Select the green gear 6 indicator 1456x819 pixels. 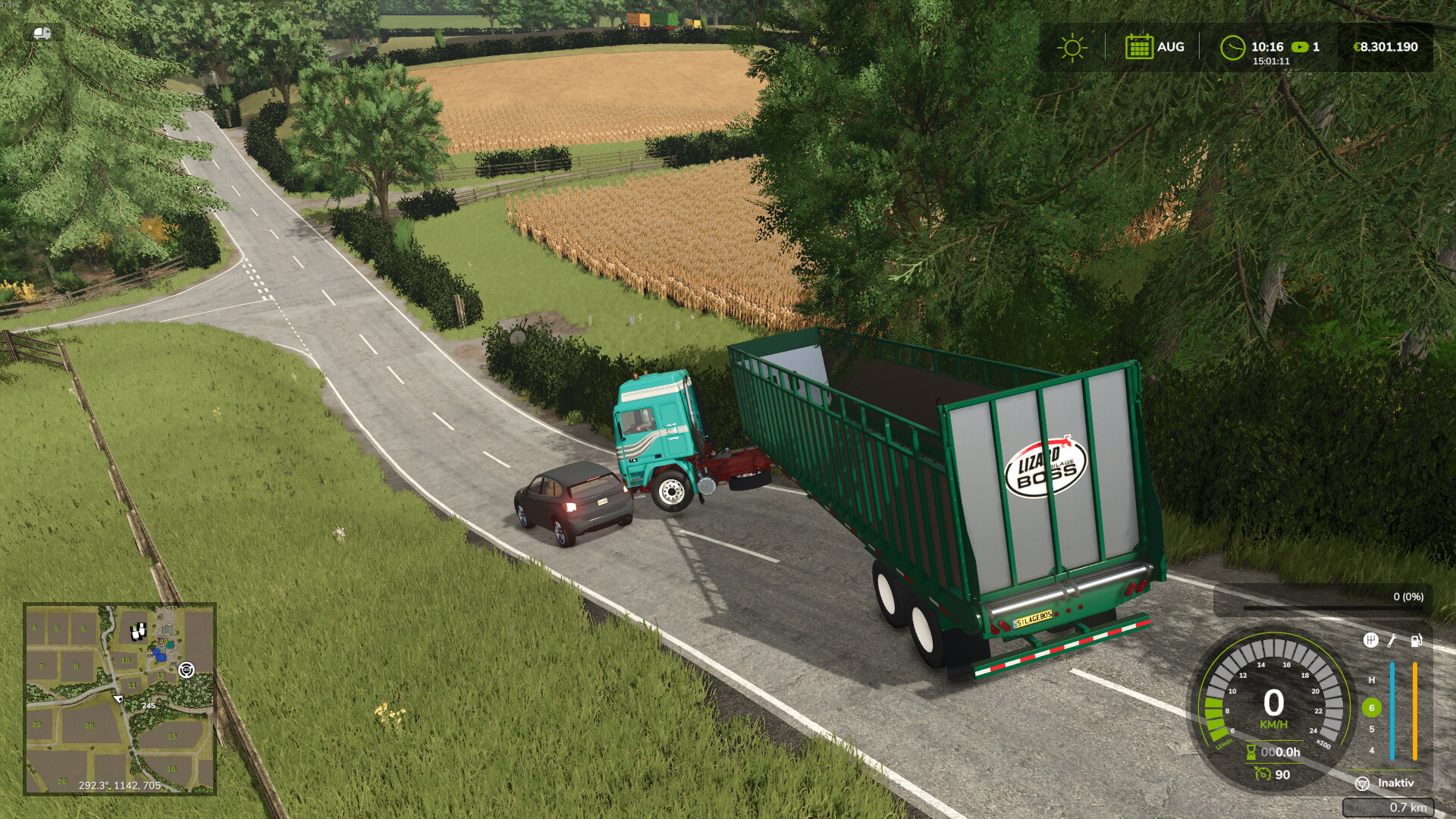click(1371, 708)
